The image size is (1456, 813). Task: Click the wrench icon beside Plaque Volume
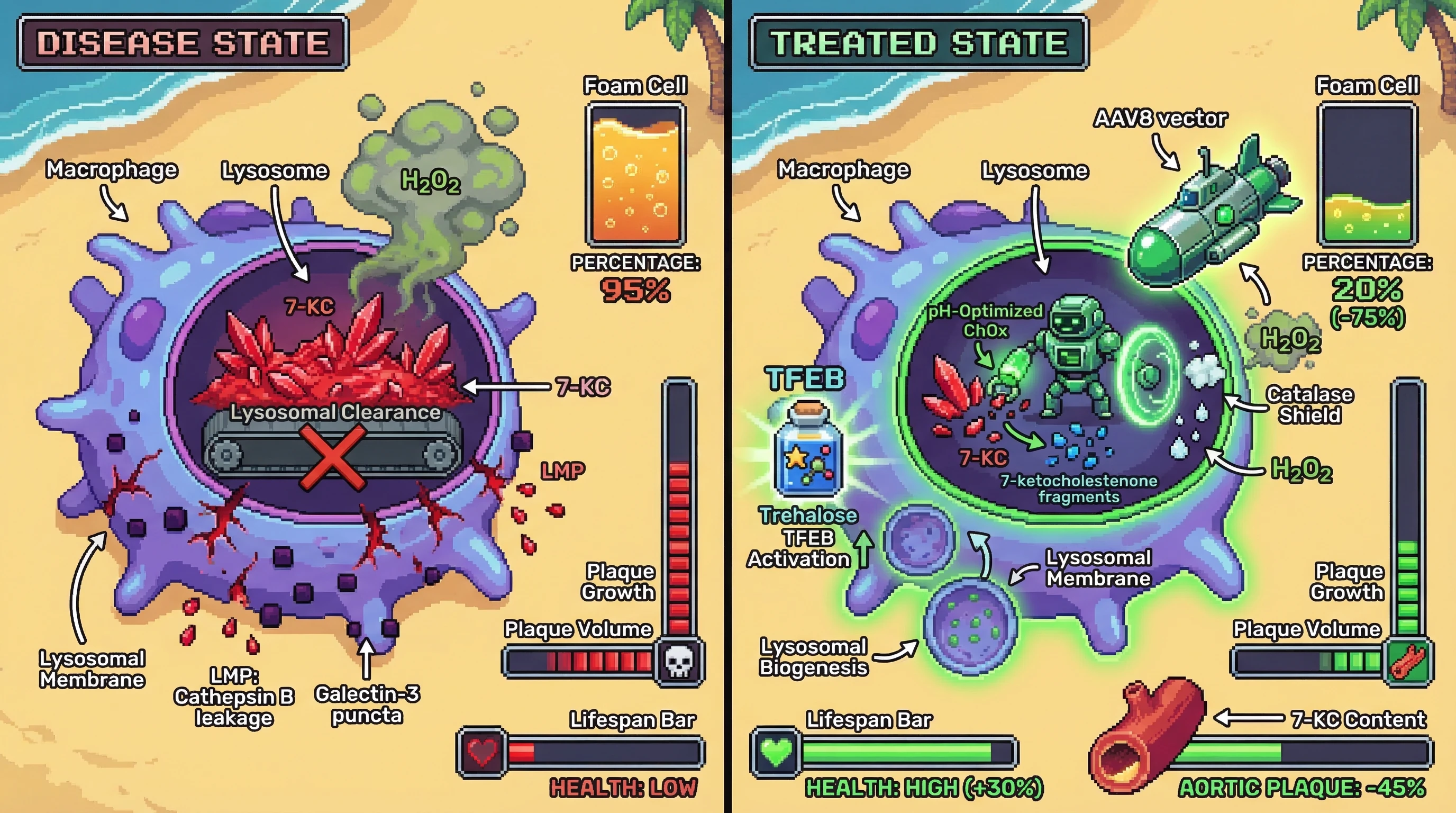[1408, 662]
